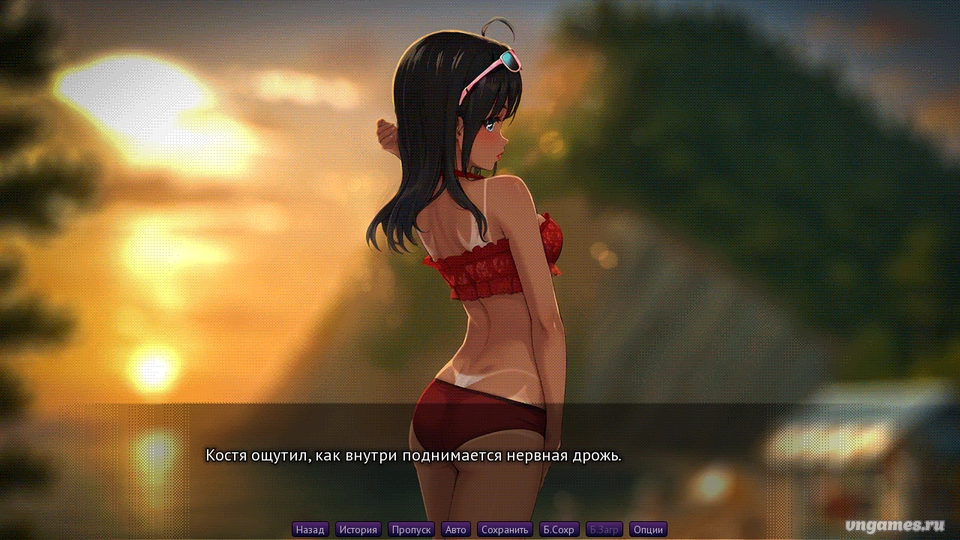This screenshot has width=960, height=540.
Task: Open the История (History) log
Action: pos(358,529)
